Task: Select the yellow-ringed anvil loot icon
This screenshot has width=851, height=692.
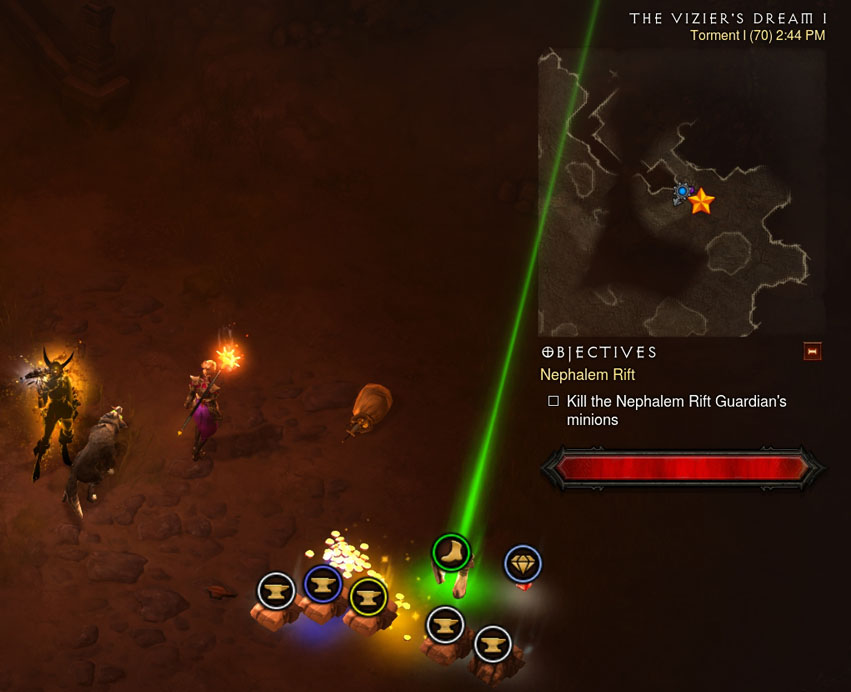Action: (368, 597)
